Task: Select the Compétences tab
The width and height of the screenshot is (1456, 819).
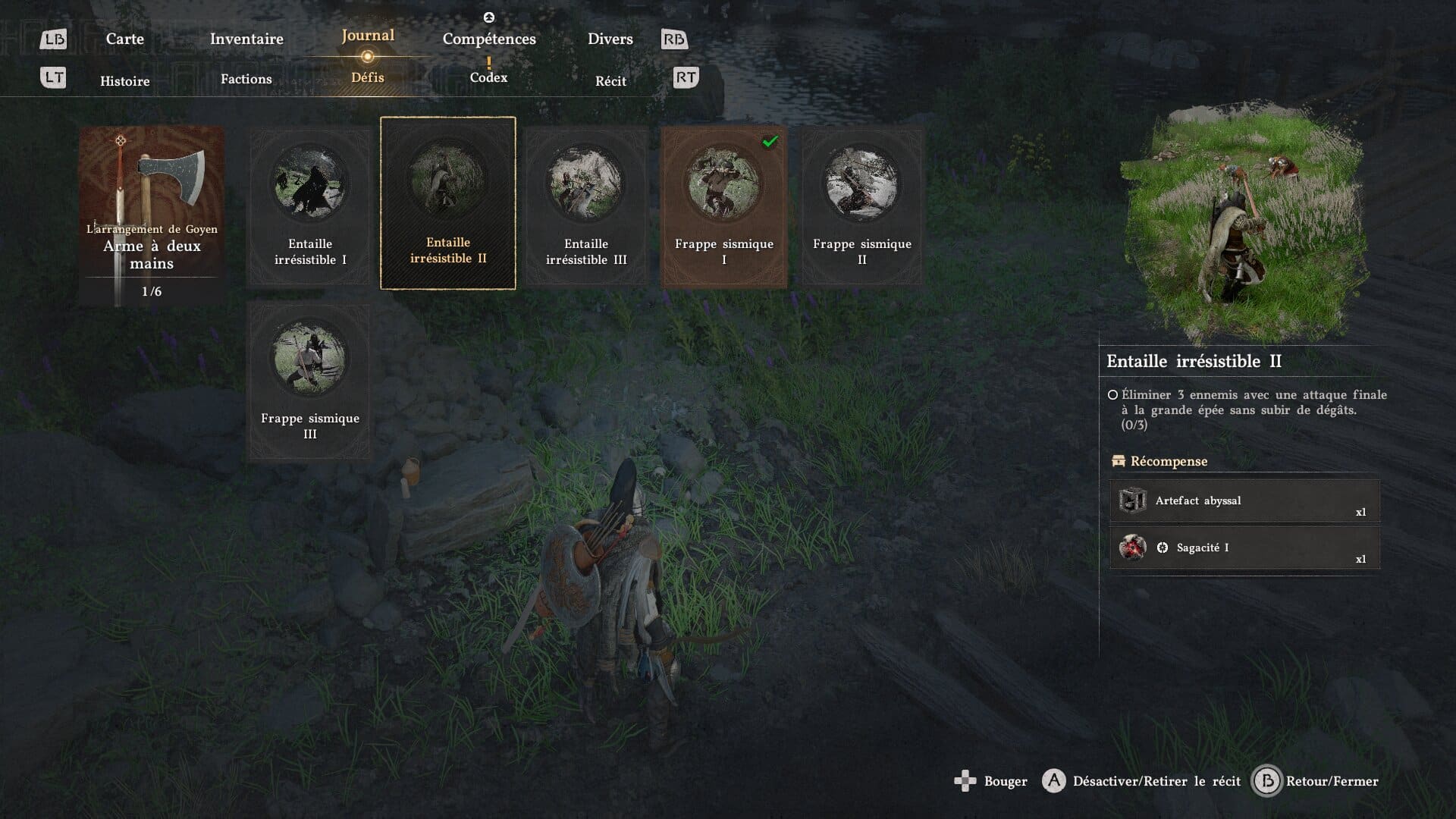Action: [x=489, y=39]
